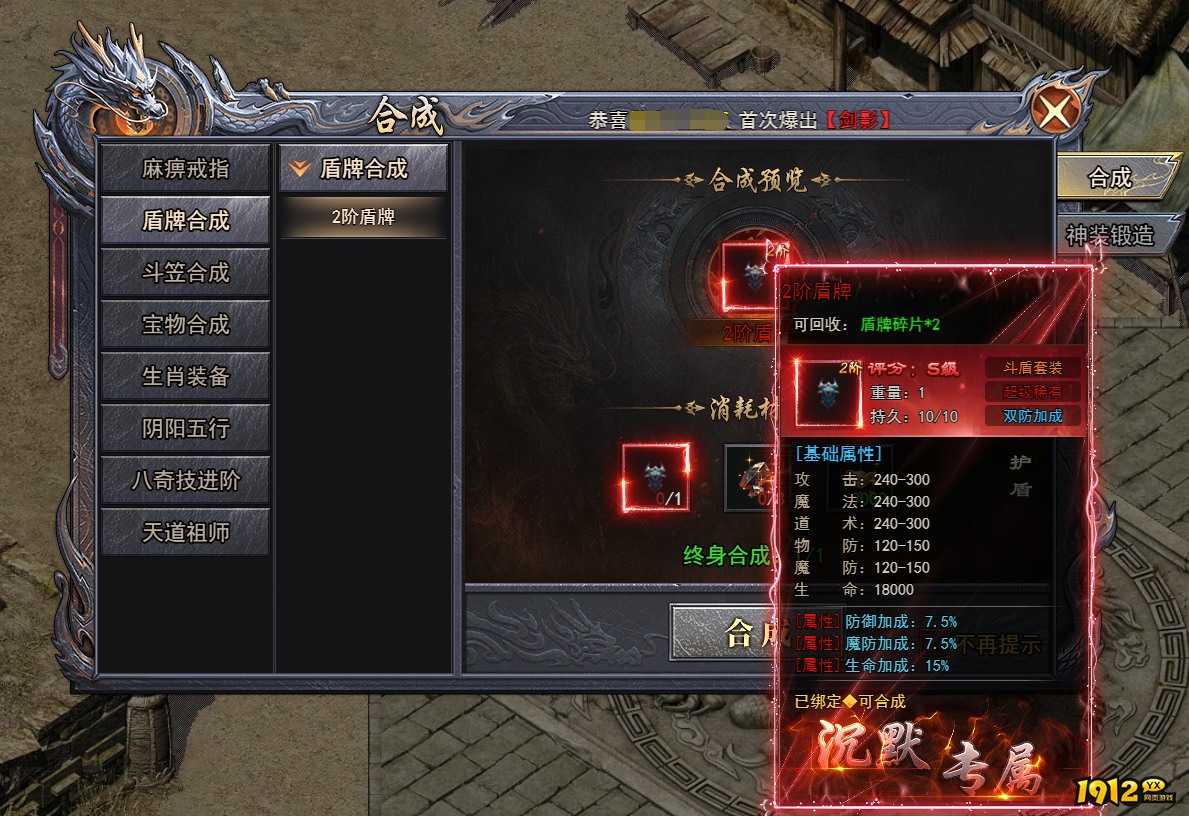Open the 盾牌合成 category in the left list
This screenshot has height=816, width=1189.
[185, 221]
